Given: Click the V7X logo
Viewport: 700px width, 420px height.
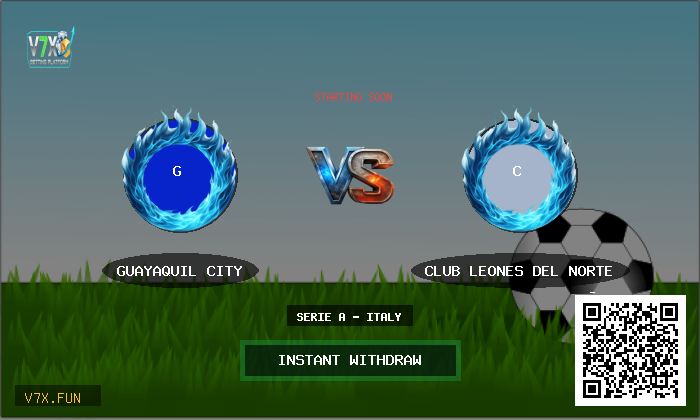Looking at the screenshot, I should (x=49, y=47).
